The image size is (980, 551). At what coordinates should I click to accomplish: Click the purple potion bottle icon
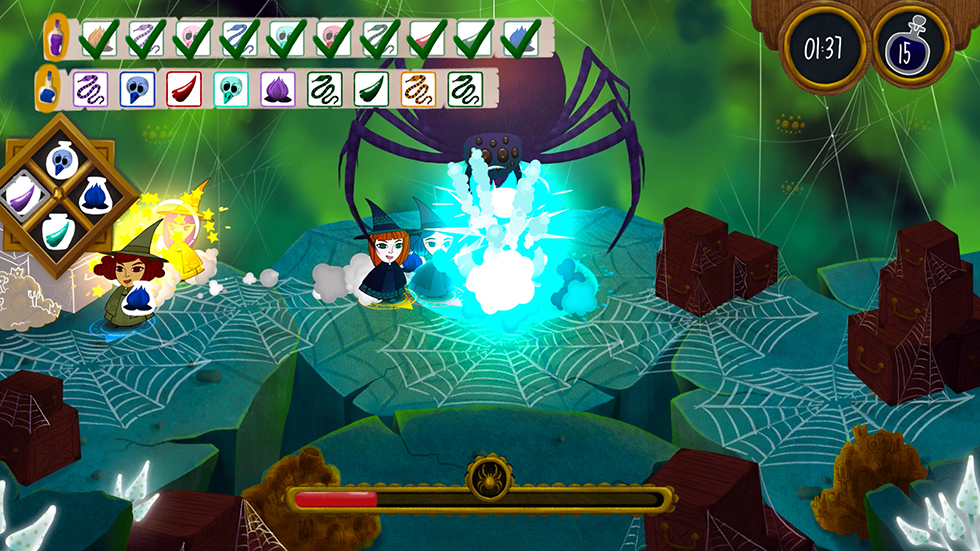click(59, 38)
